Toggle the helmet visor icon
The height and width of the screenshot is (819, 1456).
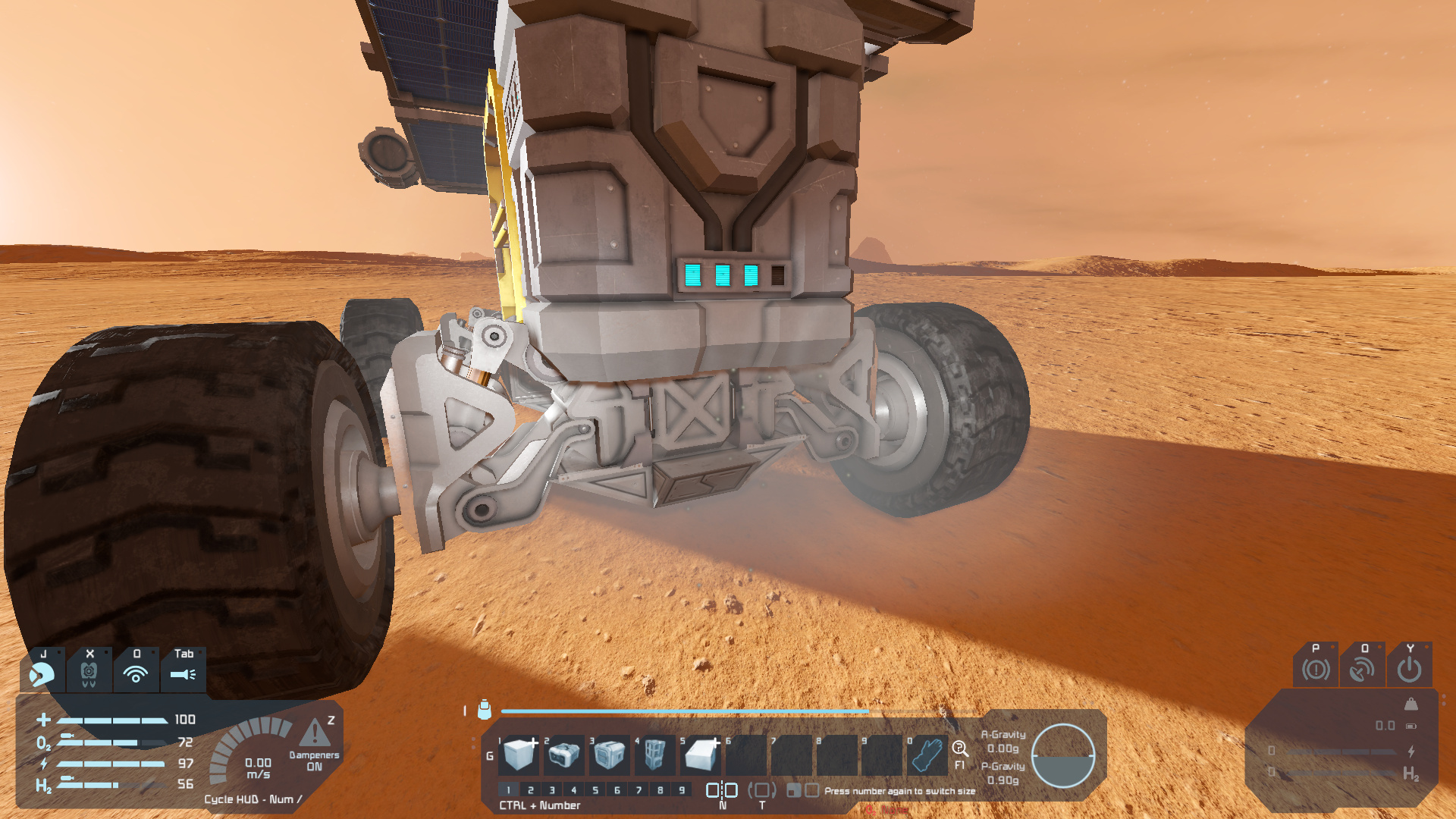coord(42,673)
